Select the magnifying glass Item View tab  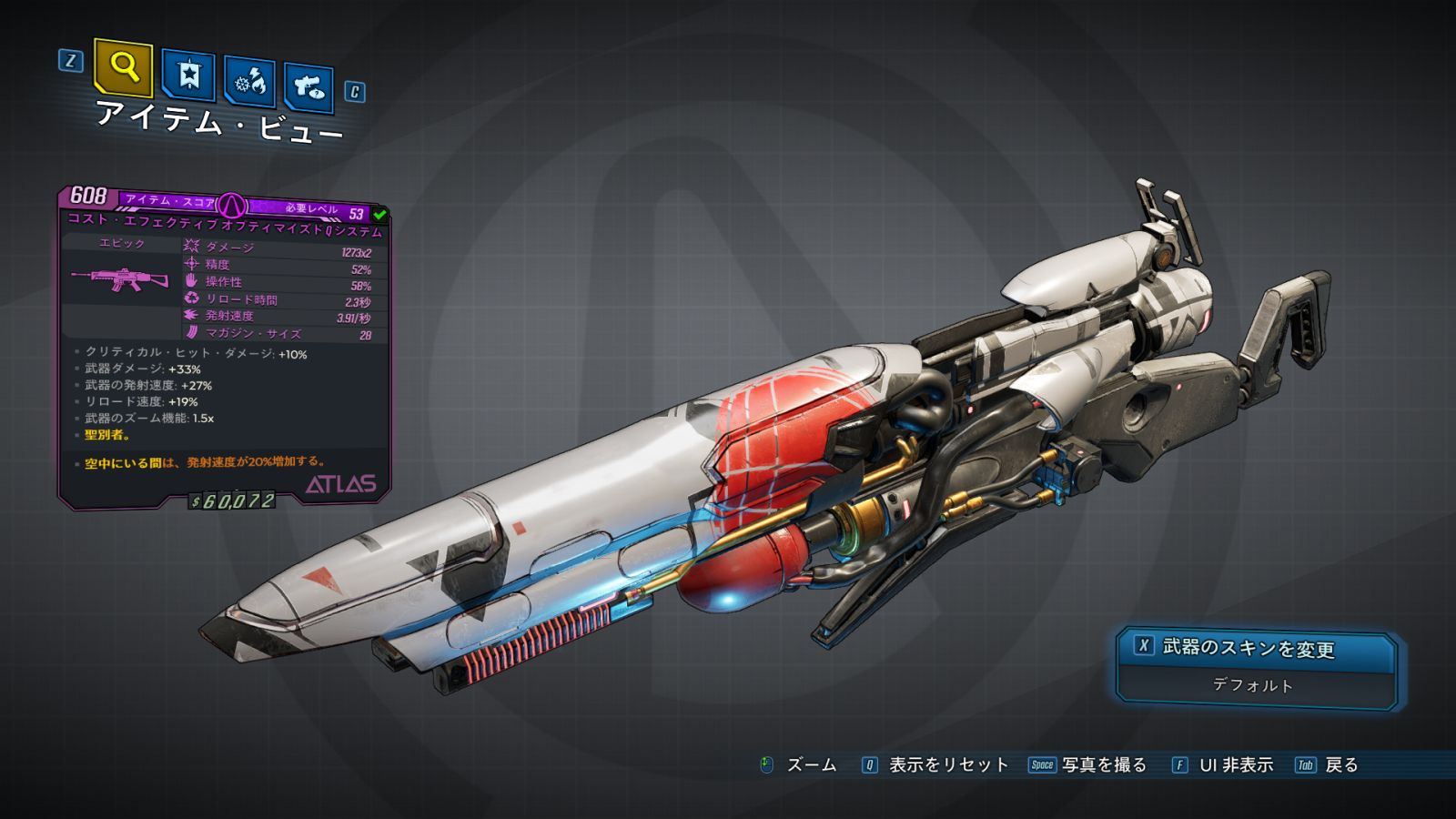pos(123,67)
